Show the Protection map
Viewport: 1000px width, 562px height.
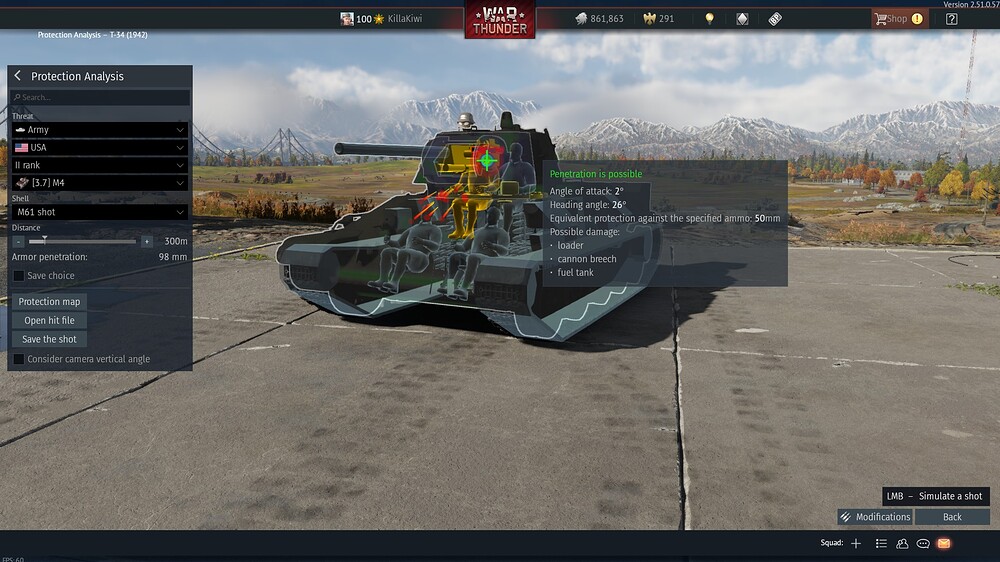(49, 302)
